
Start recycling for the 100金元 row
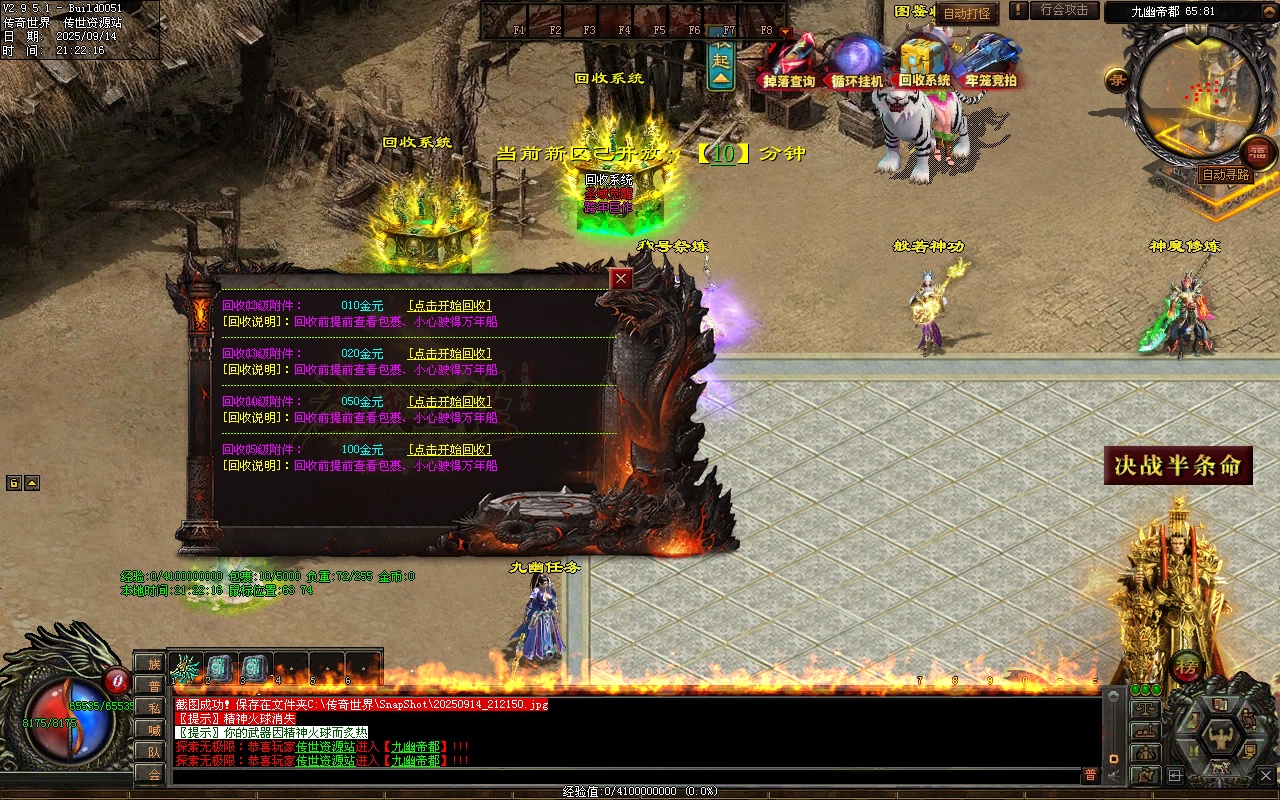[450, 450]
